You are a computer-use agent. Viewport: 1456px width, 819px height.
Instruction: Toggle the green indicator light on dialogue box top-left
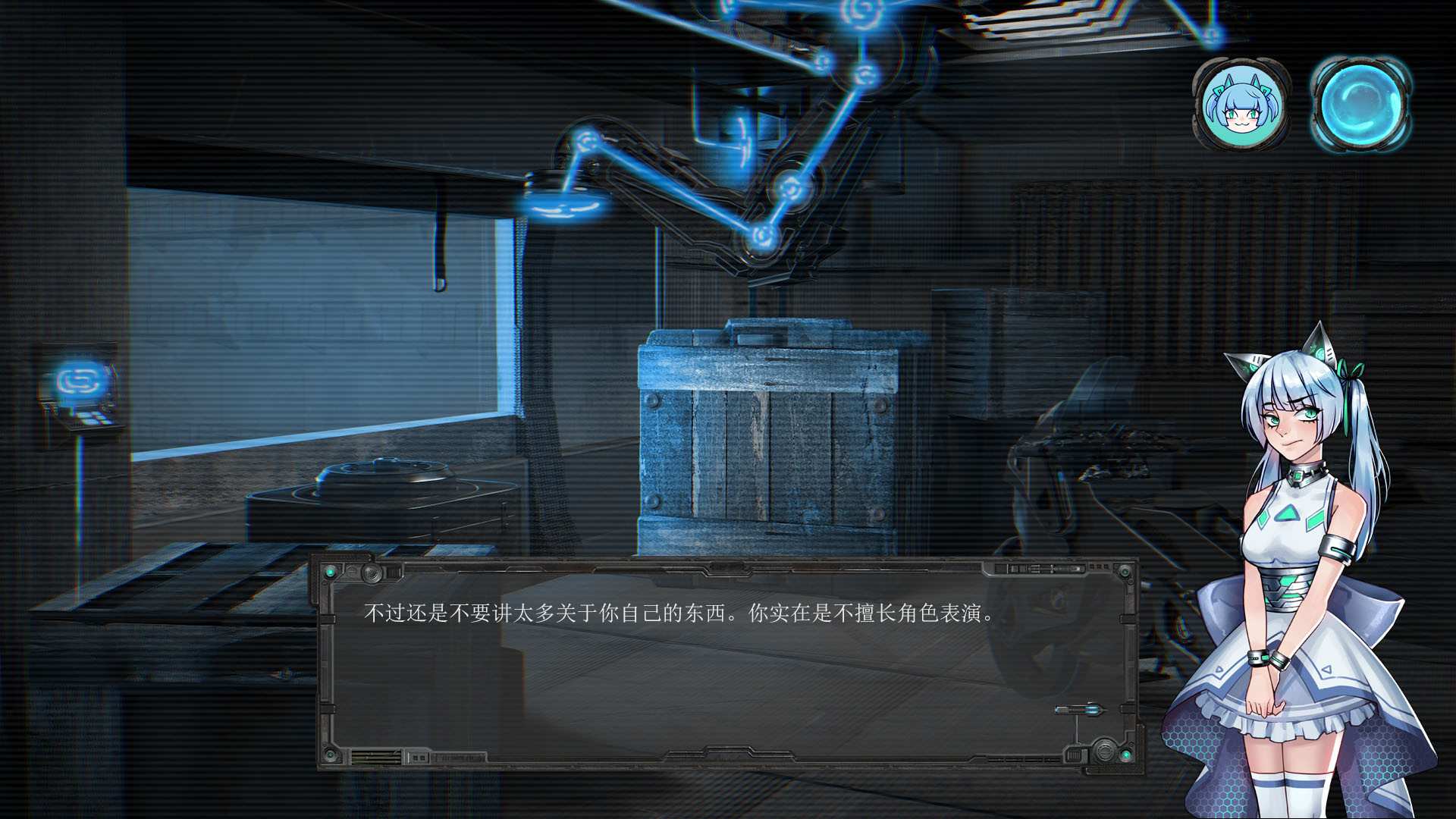pyautogui.click(x=331, y=573)
